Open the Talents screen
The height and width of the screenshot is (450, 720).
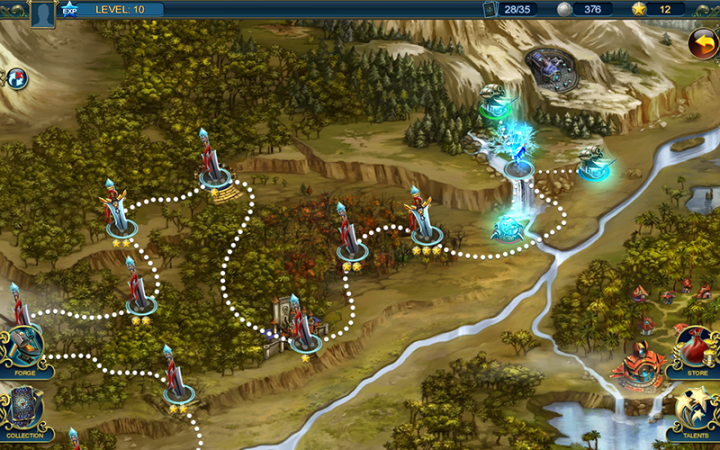pyautogui.click(x=694, y=410)
